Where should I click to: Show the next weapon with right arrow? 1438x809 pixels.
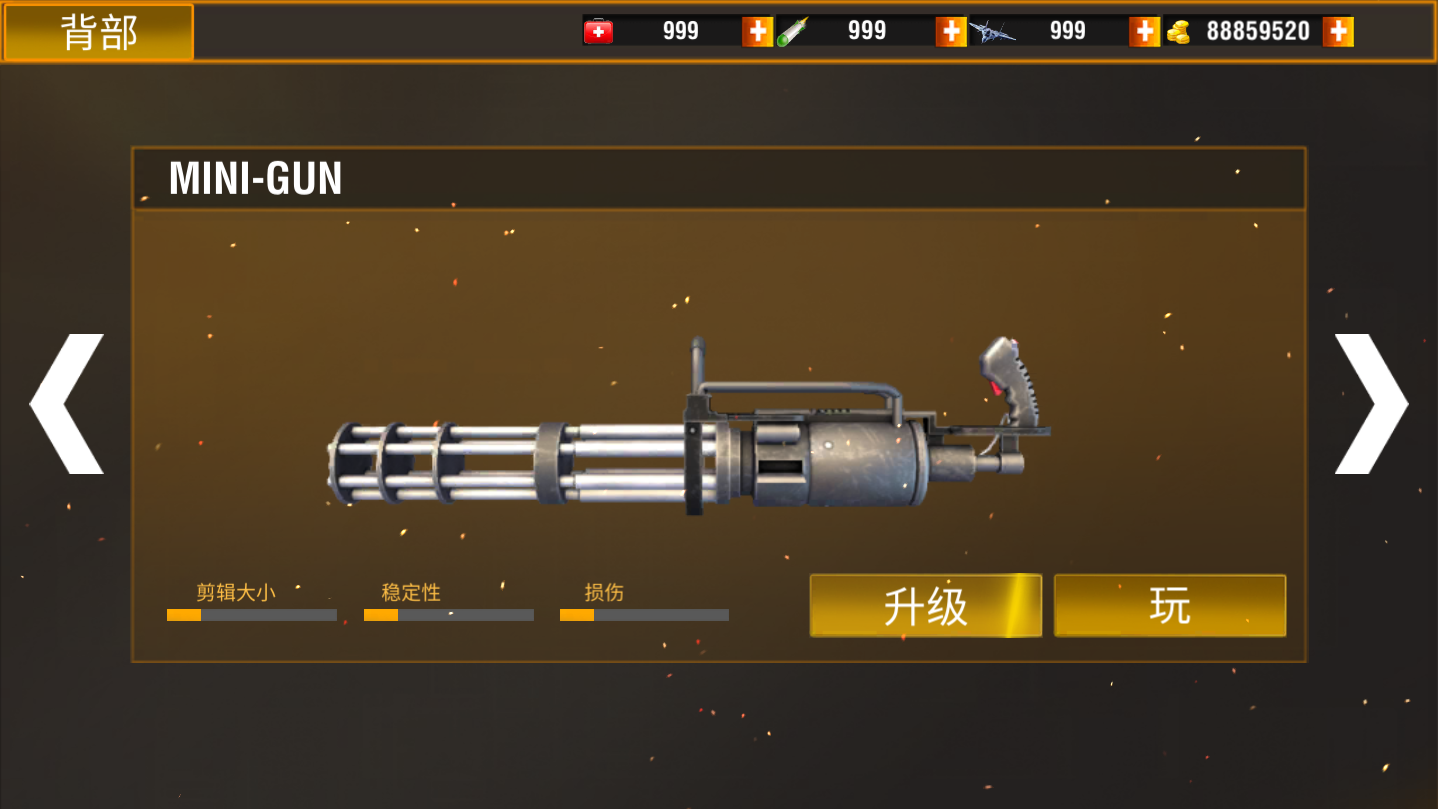pyautogui.click(x=1370, y=404)
